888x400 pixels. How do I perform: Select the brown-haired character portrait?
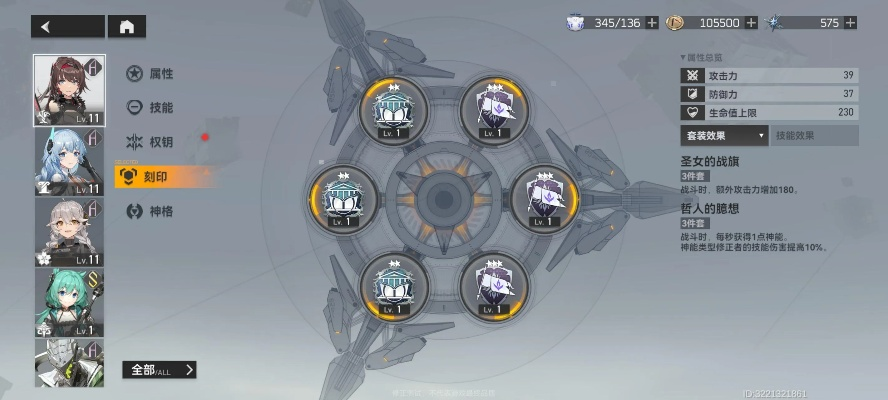69,90
